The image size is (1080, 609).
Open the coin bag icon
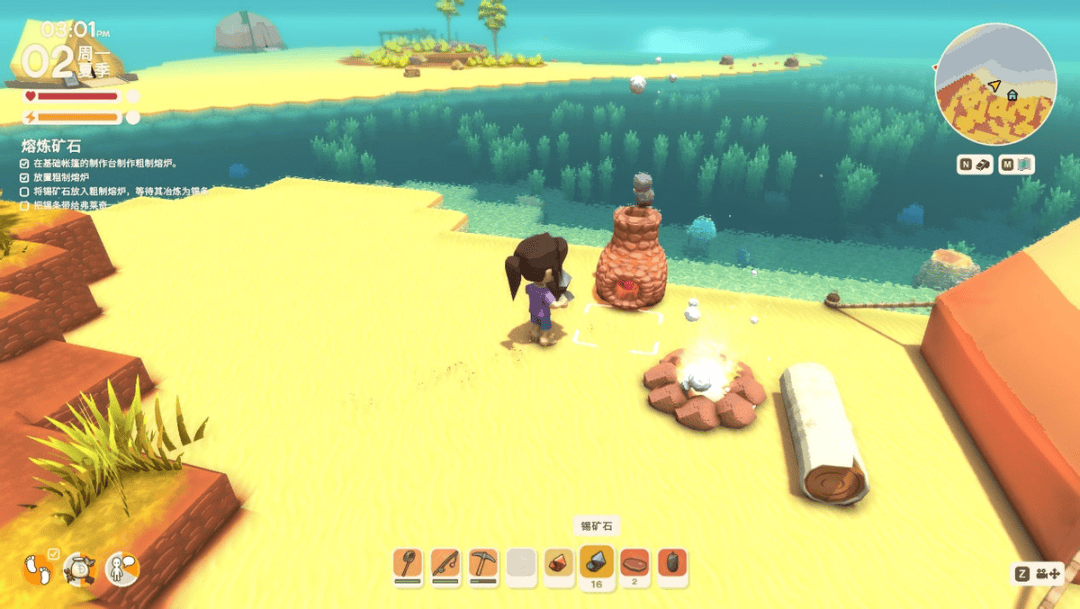(79, 569)
